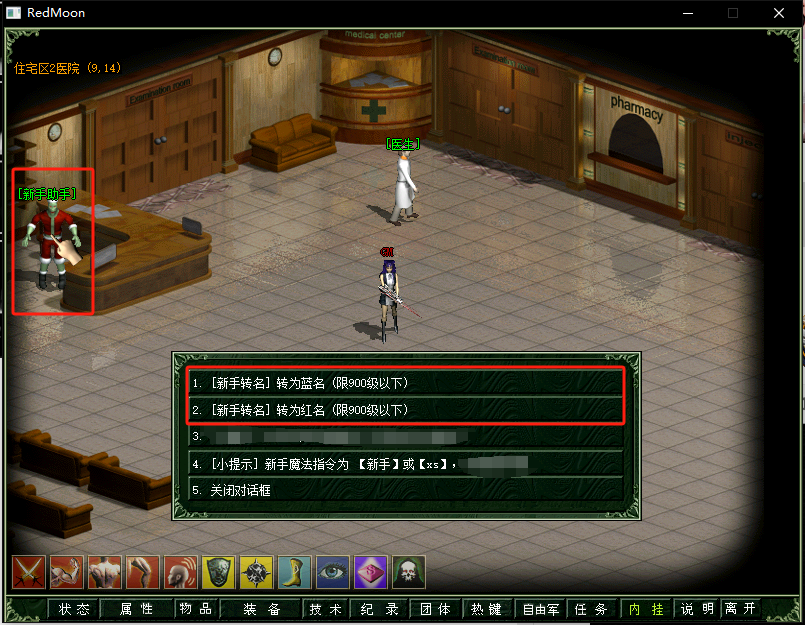This screenshot has width=805, height=625.
Task: Activate the skull skill icon
Action: click(x=409, y=572)
